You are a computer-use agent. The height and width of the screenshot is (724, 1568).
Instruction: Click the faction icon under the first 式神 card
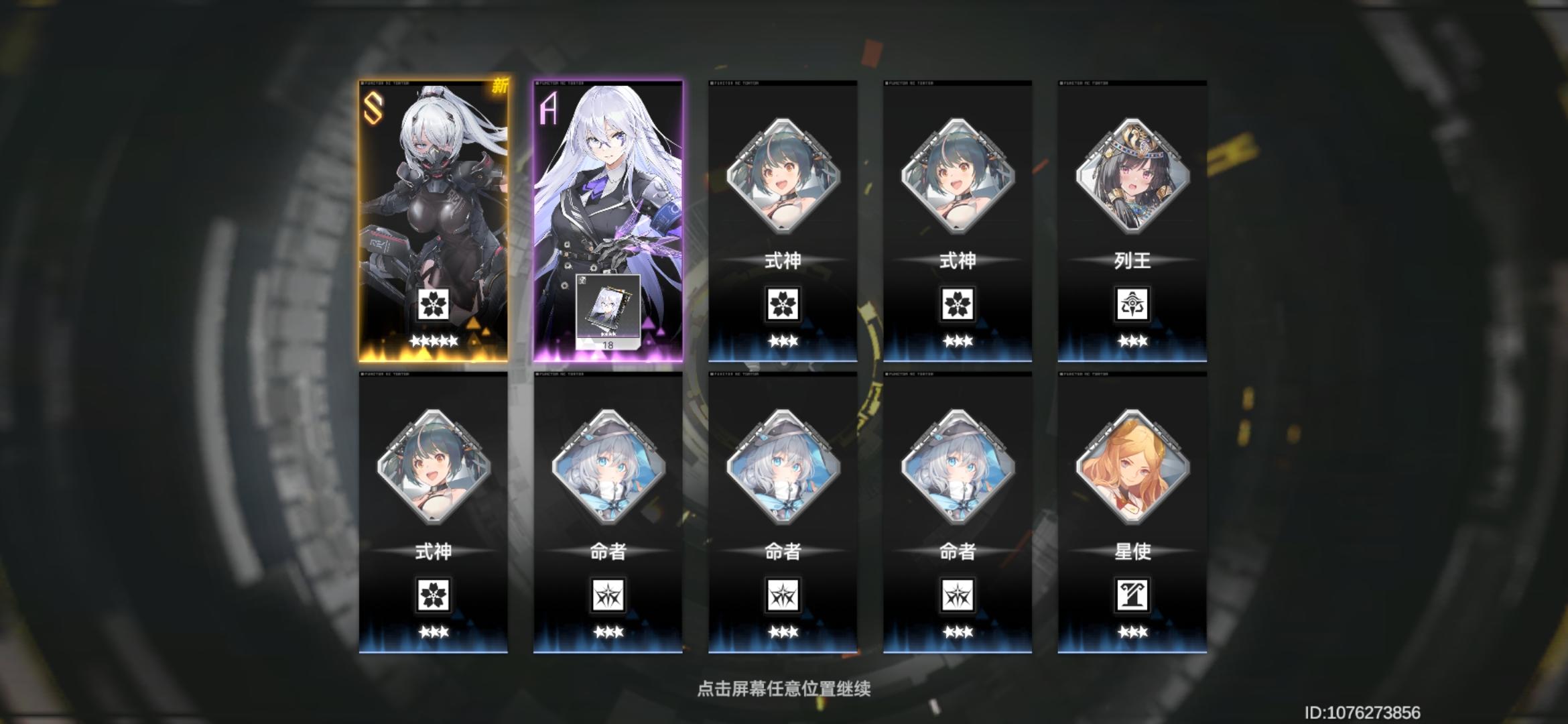782,303
